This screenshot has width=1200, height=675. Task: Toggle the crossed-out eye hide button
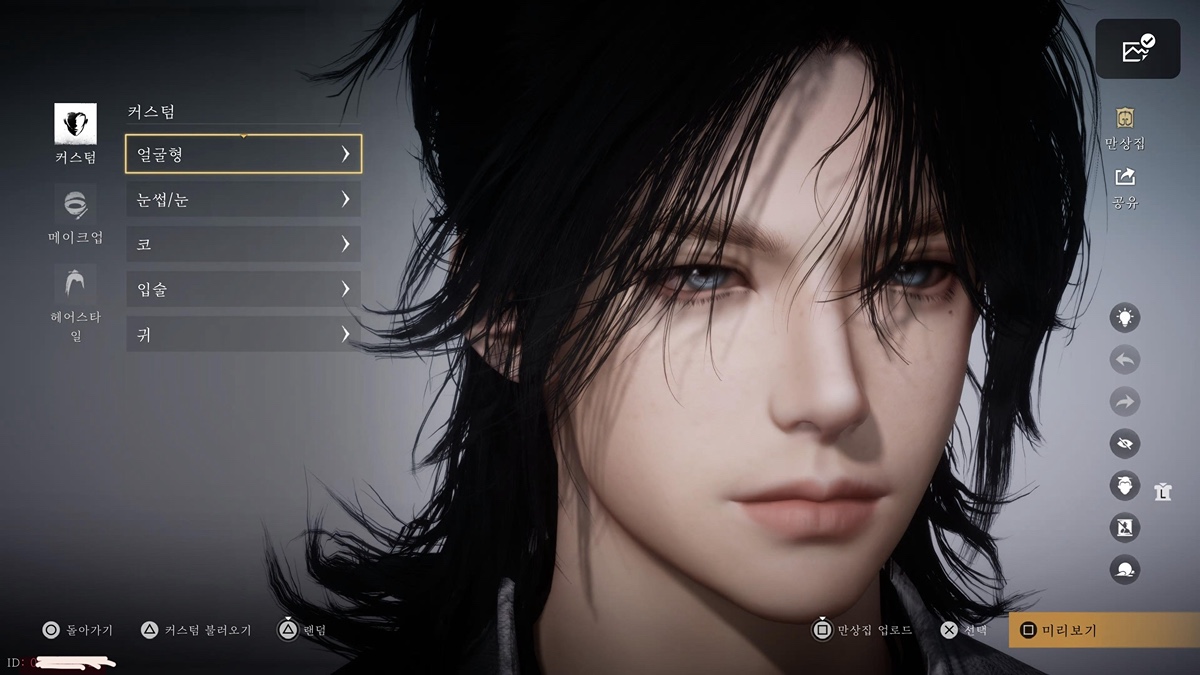(x=1125, y=444)
